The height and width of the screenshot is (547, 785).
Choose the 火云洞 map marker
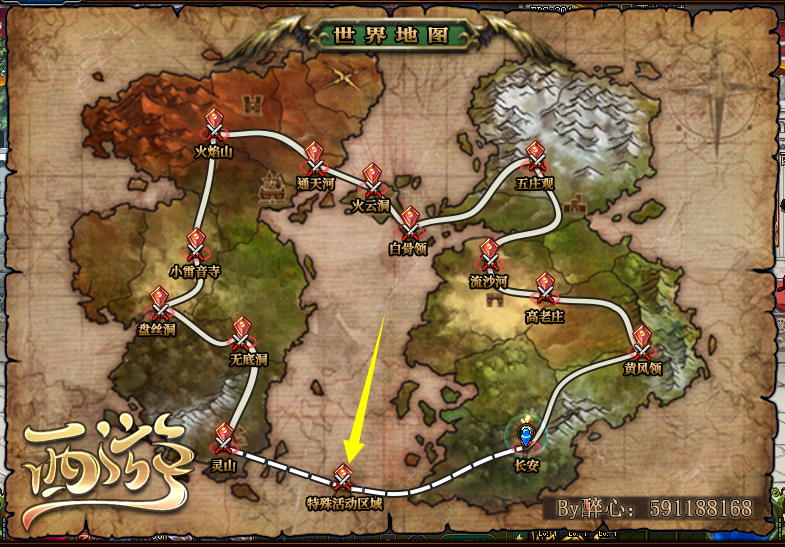[372, 181]
